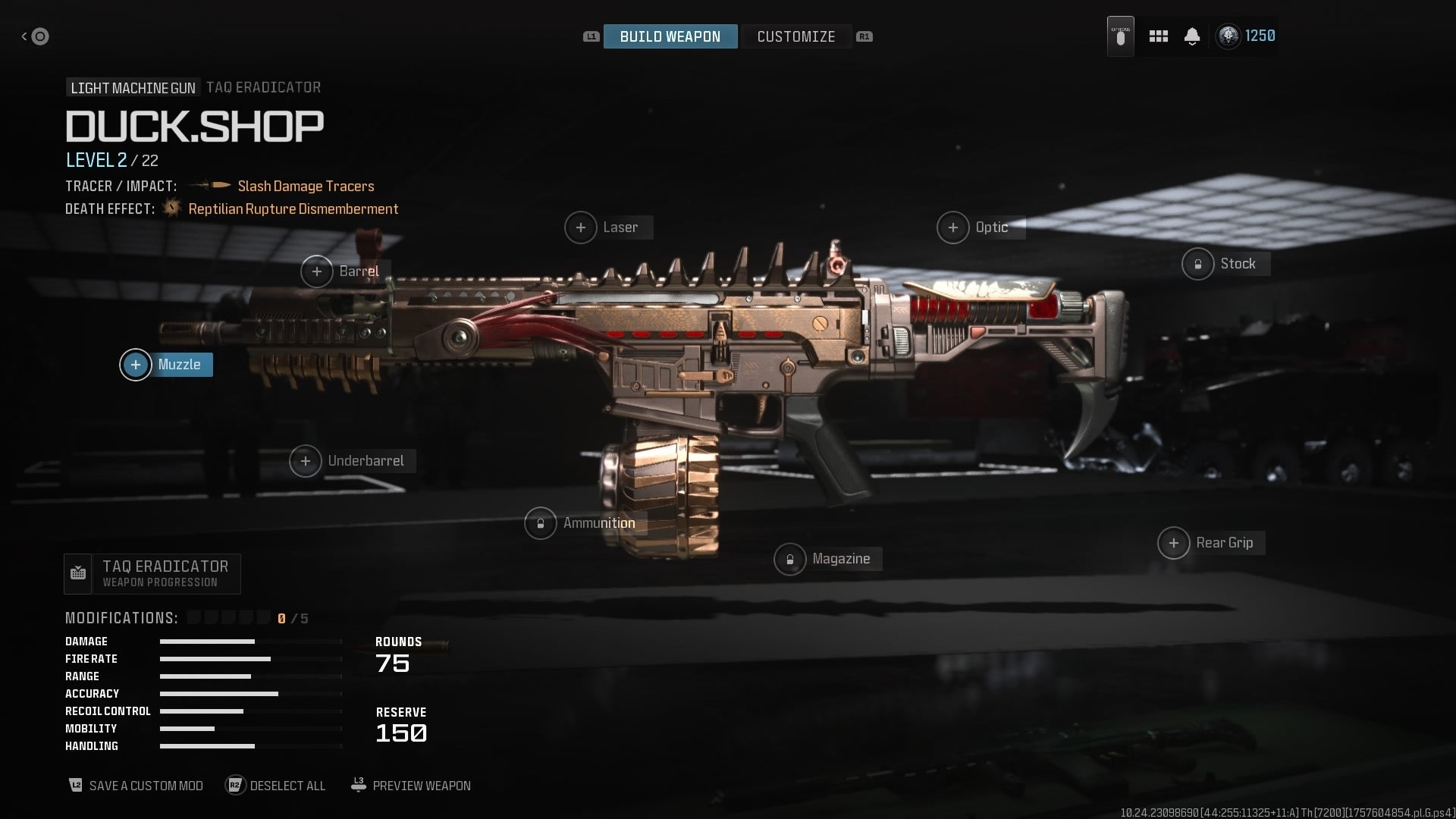The height and width of the screenshot is (819, 1456).
Task: Switch to the Customize tab
Action: point(795,36)
